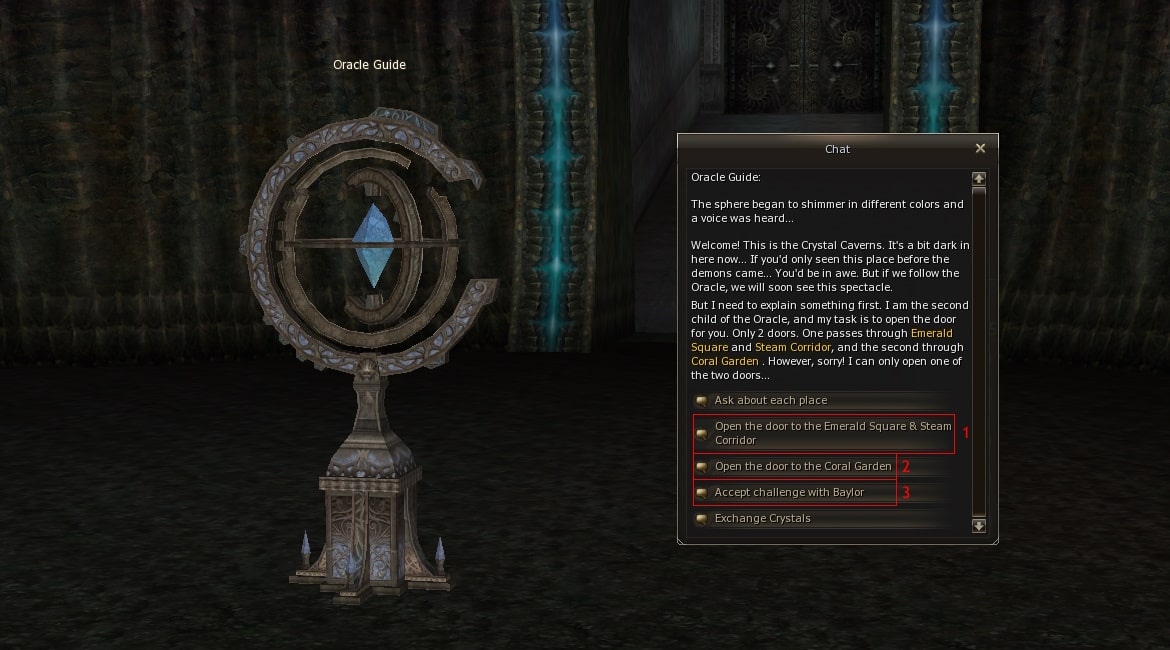Follow the highlighted Steam Corridor link
This screenshot has height=650, width=1170.
pos(793,347)
